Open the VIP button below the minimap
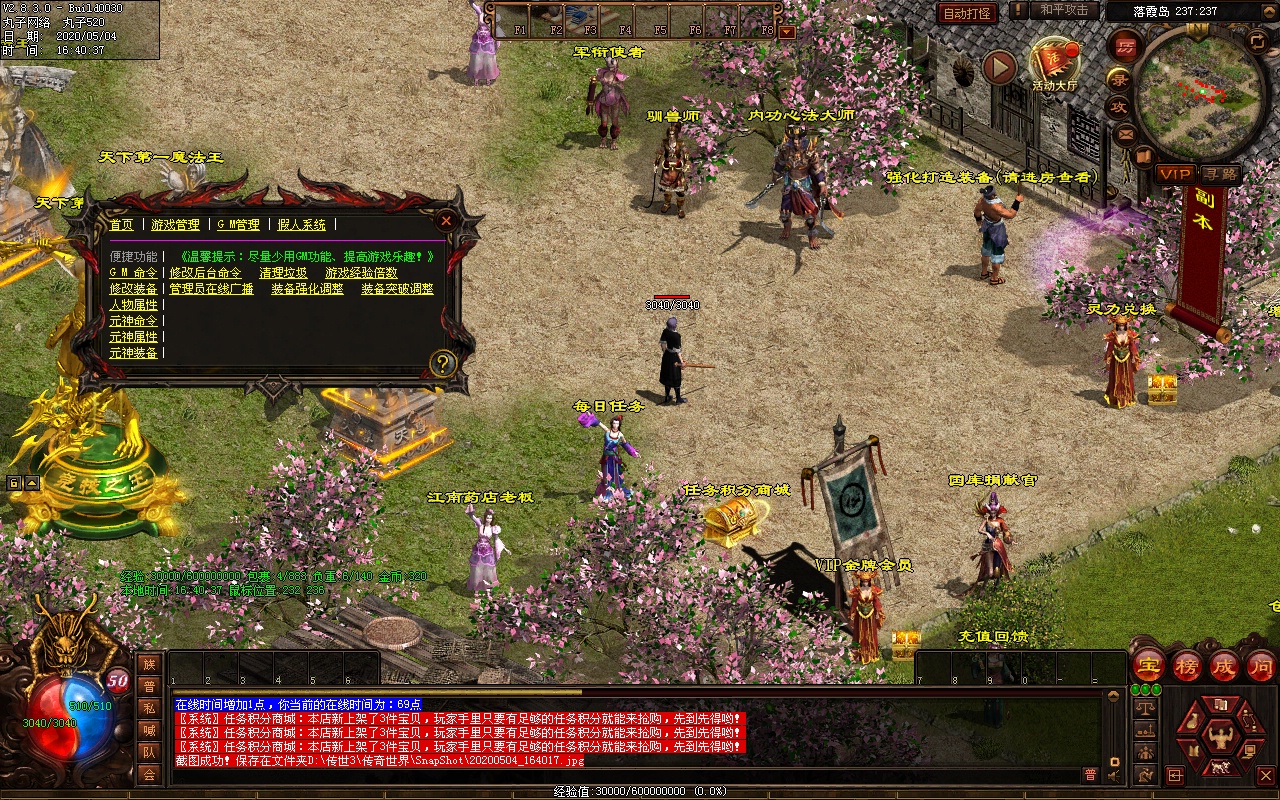Image resolution: width=1280 pixels, height=800 pixels. (1174, 173)
